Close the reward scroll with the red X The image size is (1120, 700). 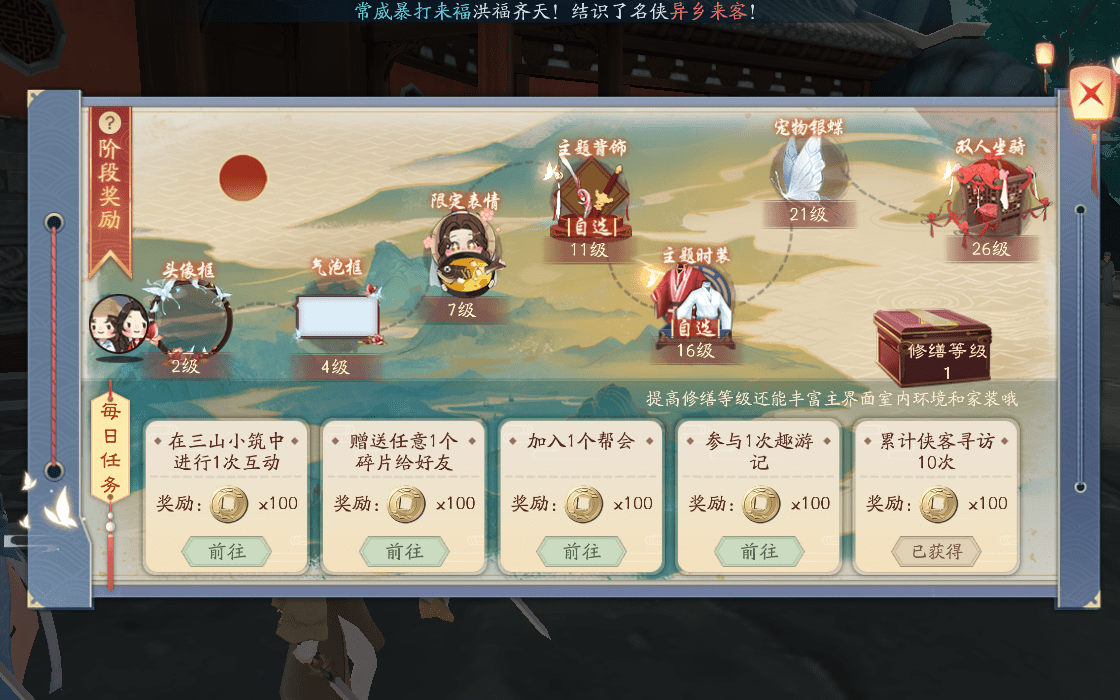point(1087,97)
